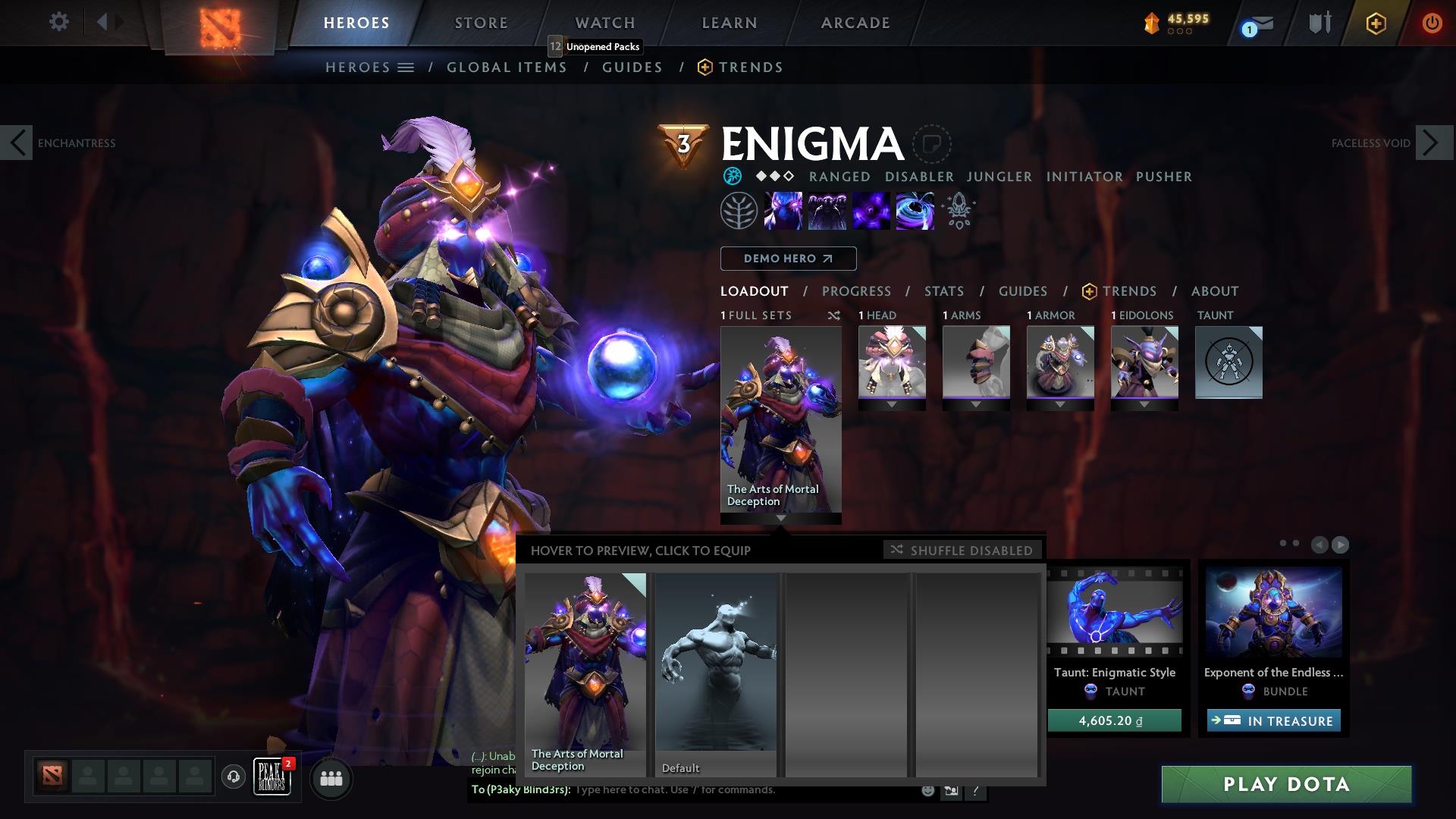This screenshot has width=1456, height=819.
Task: Click the Demo Hero button
Action: pos(787,259)
